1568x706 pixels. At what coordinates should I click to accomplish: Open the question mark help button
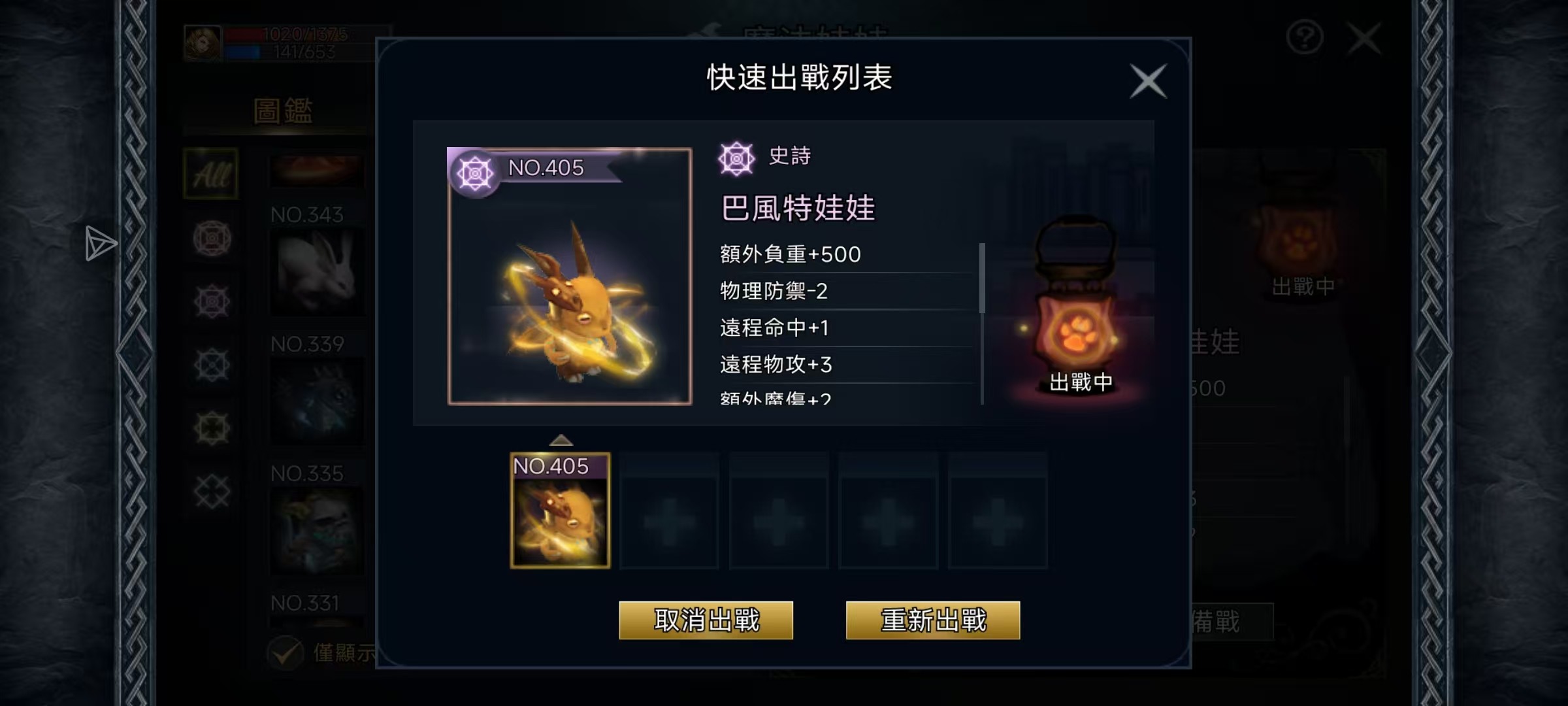1304,38
